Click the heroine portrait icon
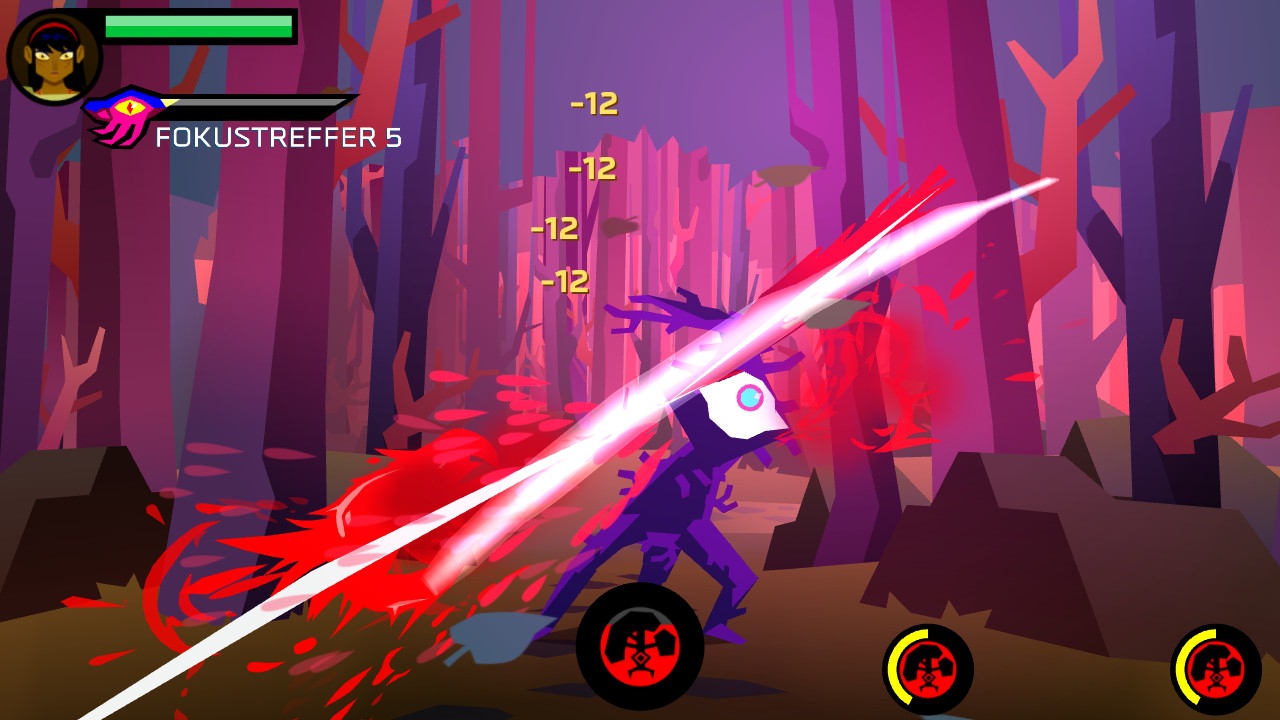The height and width of the screenshot is (720, 1280). 54,57
